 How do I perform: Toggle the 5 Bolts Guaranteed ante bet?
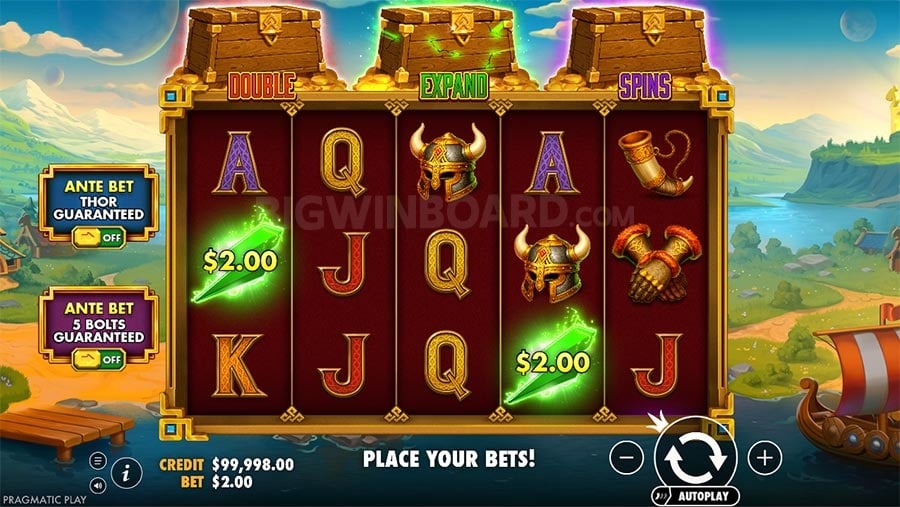point(98,358)
